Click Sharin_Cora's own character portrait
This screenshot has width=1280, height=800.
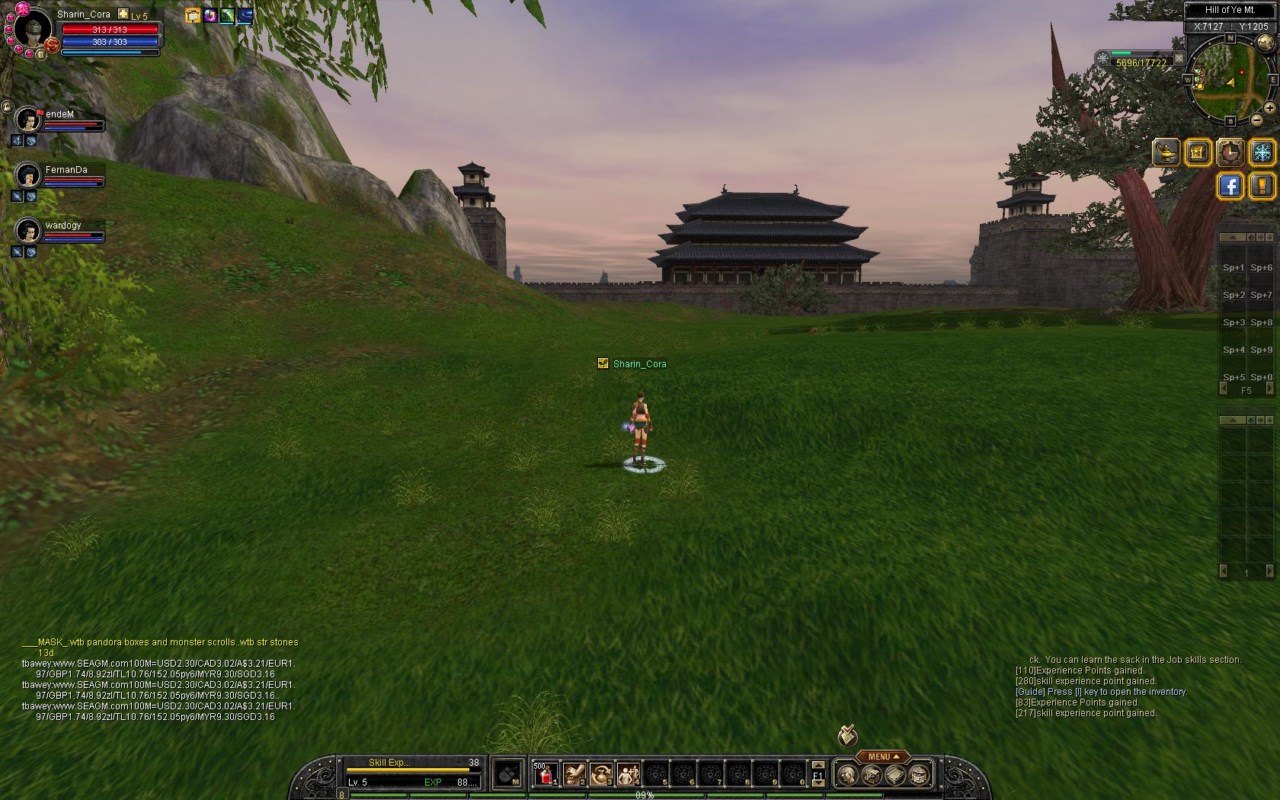point(32,28)
